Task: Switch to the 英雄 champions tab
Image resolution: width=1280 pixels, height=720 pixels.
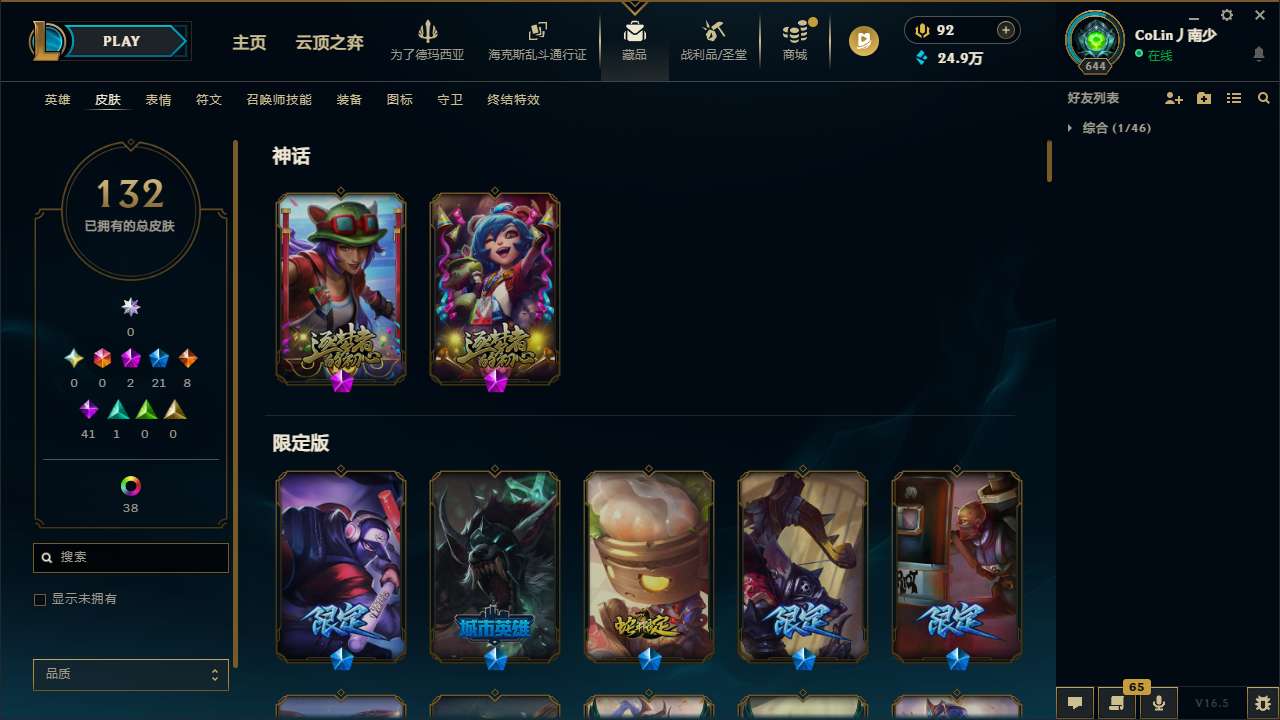Action: [57, 100]
